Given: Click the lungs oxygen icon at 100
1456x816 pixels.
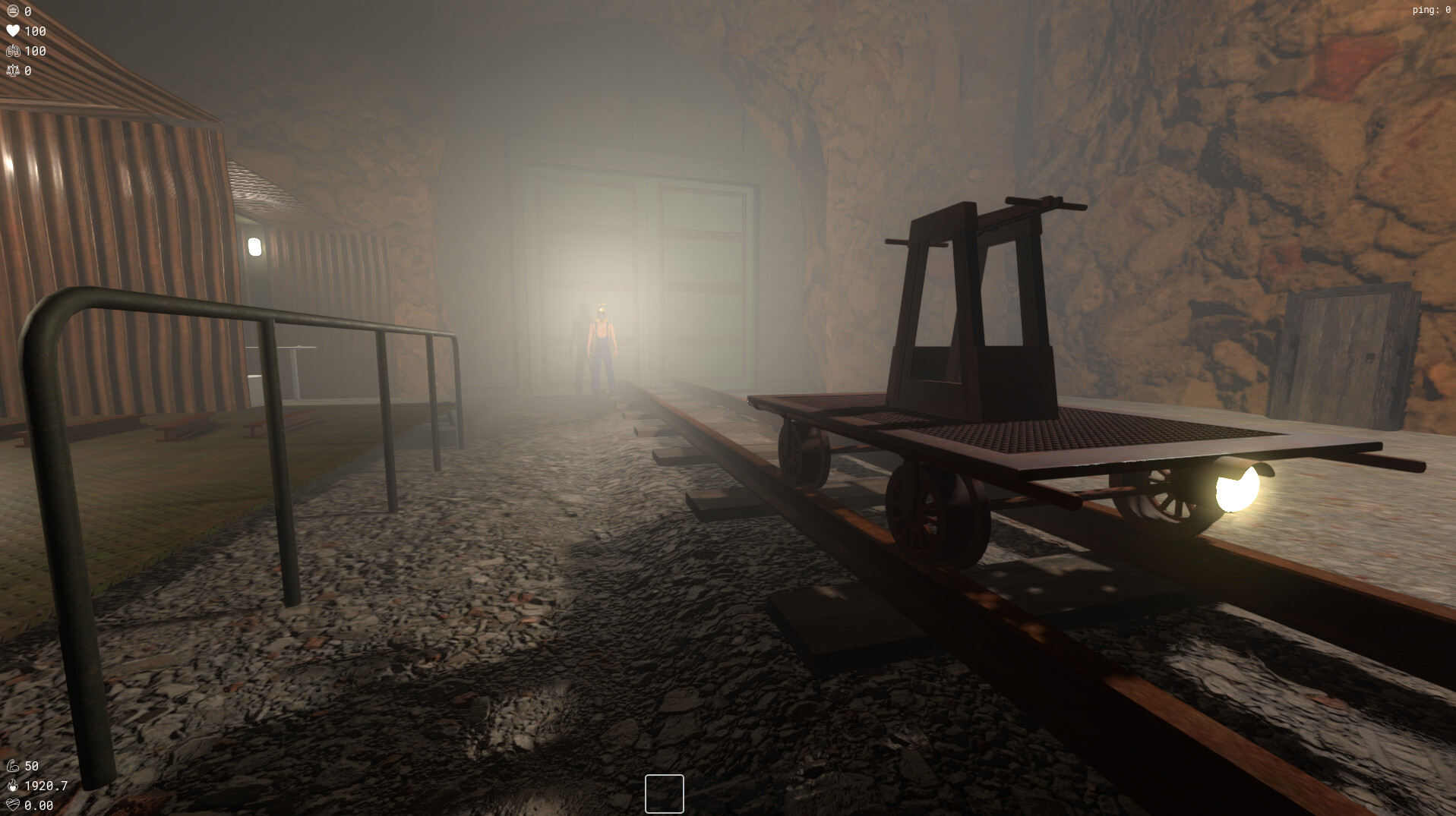Looking at the screenshot, I should click(x=14, y=52).
